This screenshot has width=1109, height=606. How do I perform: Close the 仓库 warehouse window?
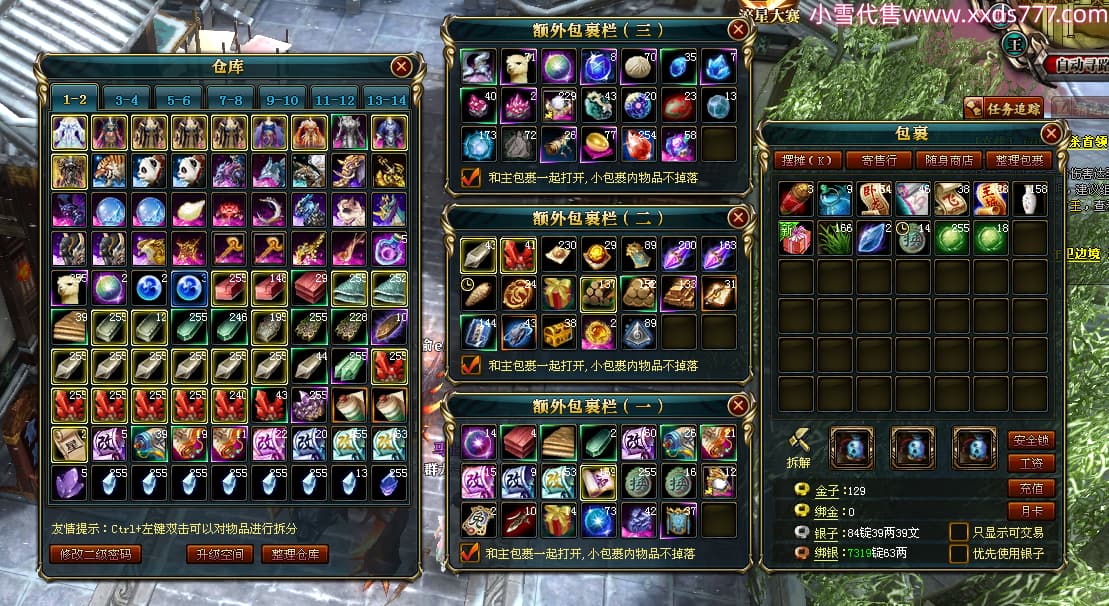point(402,67)
